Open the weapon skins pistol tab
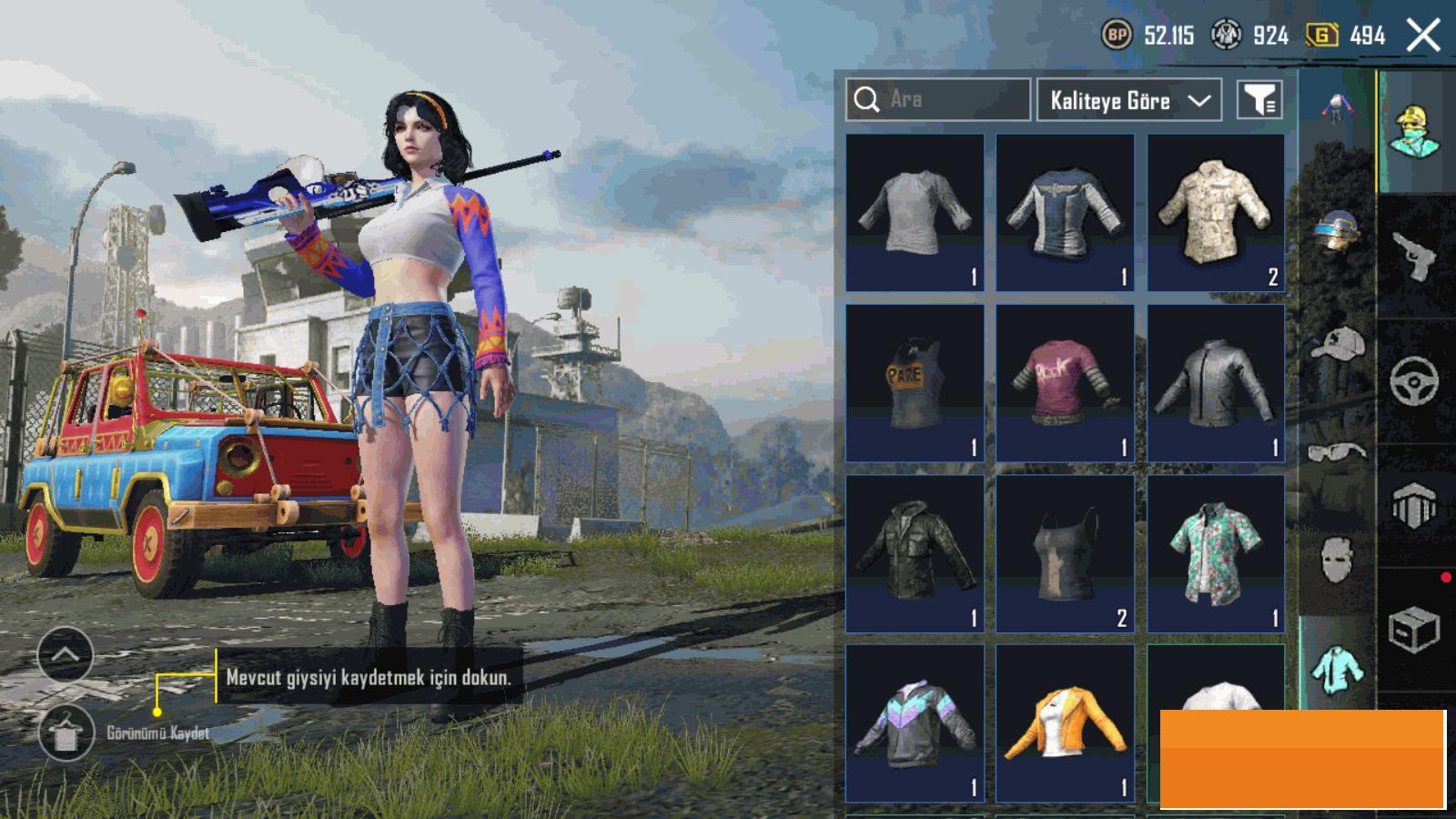This screenshot has width=1456, height=819. coord(1415,256)
